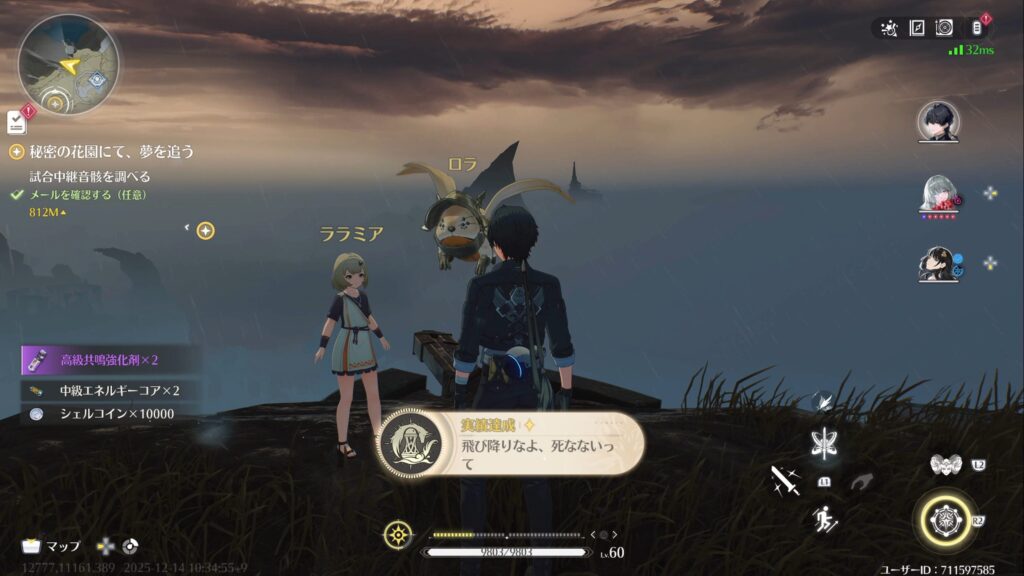The height and width of the screenshot is (576, 1024).
Task: Open the circular minimap
Action: coord(68,64)
